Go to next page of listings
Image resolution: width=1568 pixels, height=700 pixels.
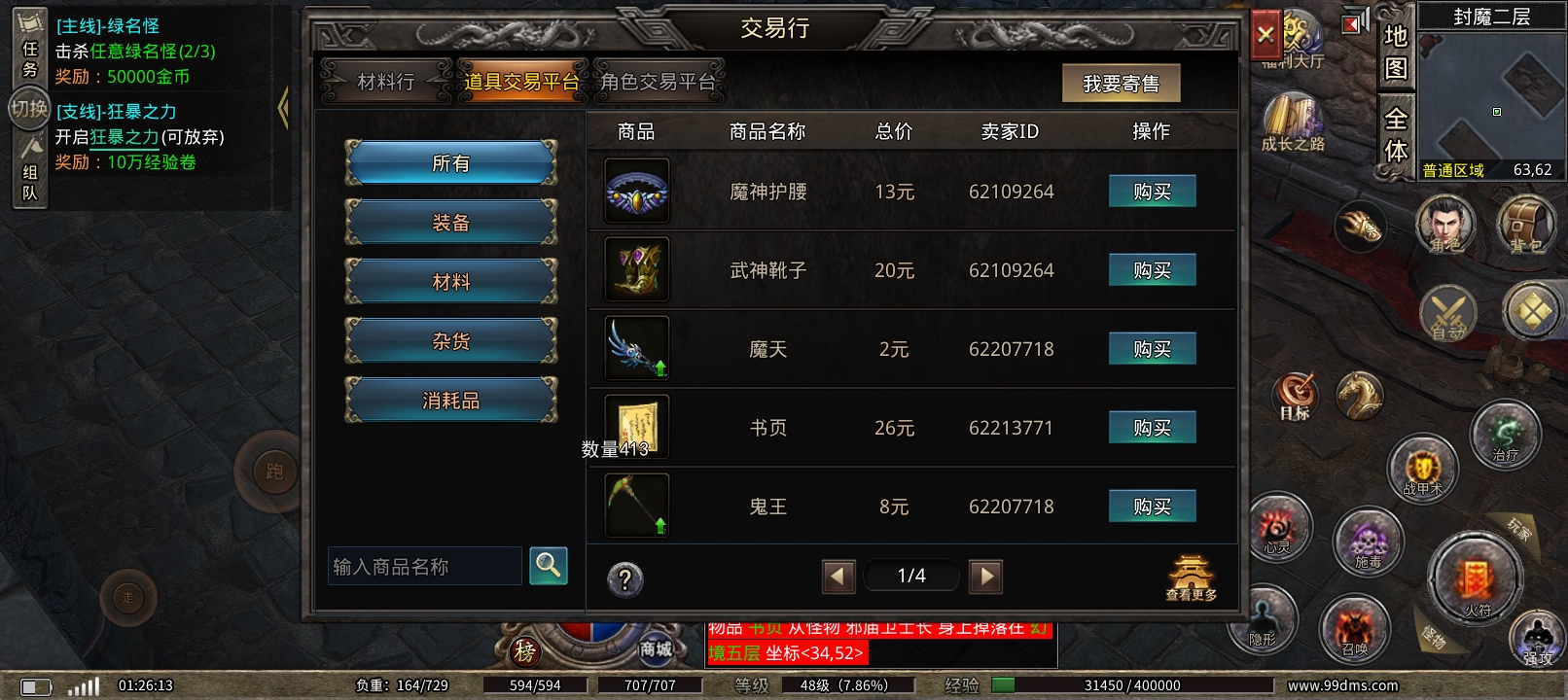[986, 576]
